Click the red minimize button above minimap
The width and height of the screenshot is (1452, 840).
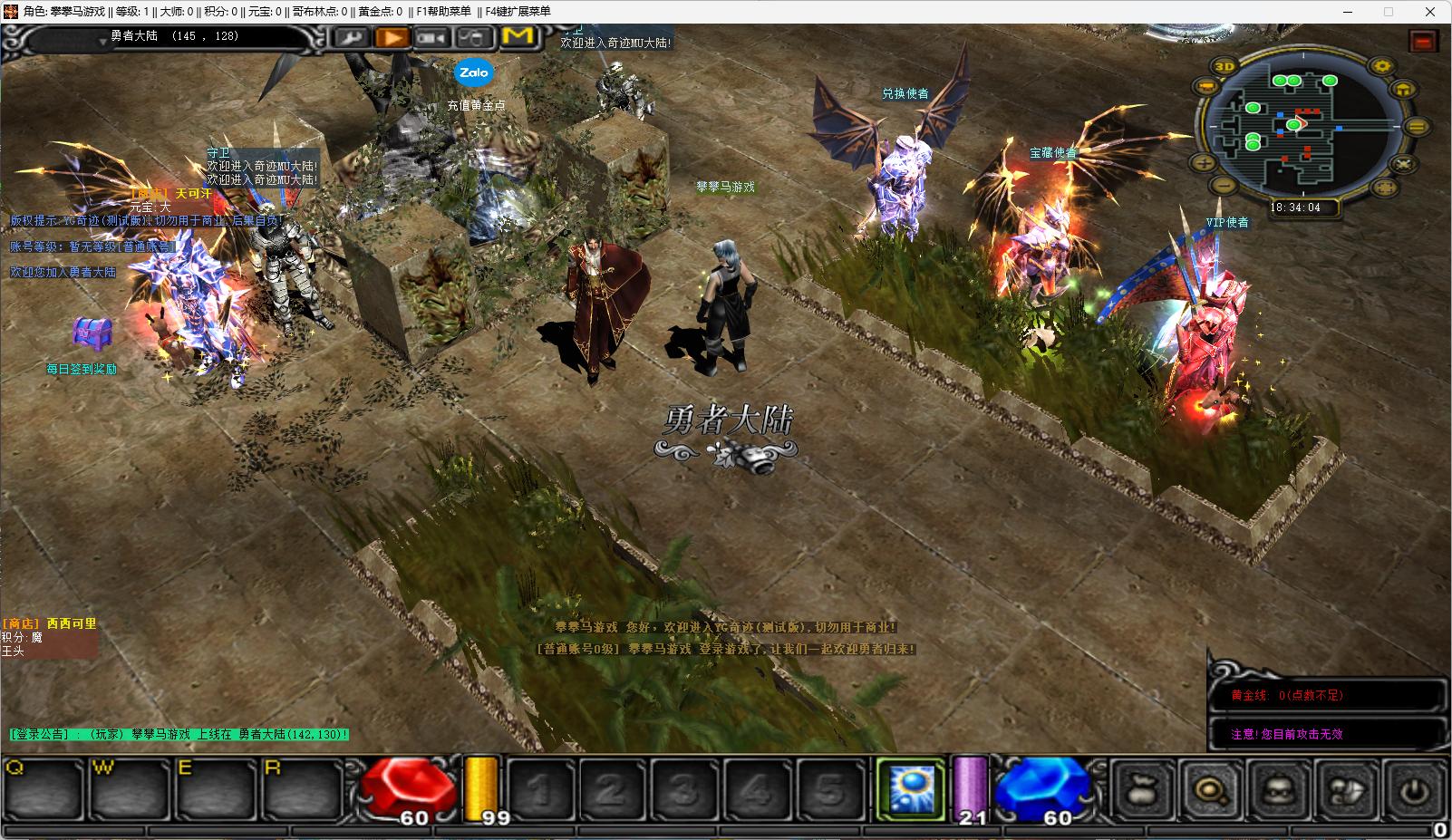click(x=1423, y=41)
